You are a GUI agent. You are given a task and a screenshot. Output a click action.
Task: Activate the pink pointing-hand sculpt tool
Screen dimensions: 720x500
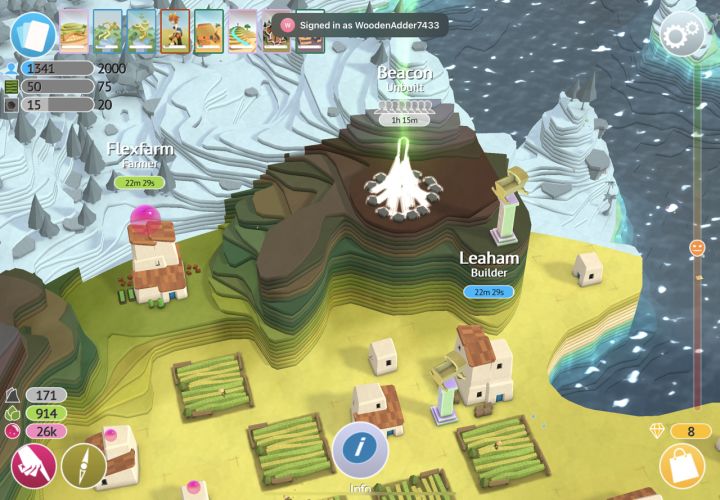click(x=33, y=467)
